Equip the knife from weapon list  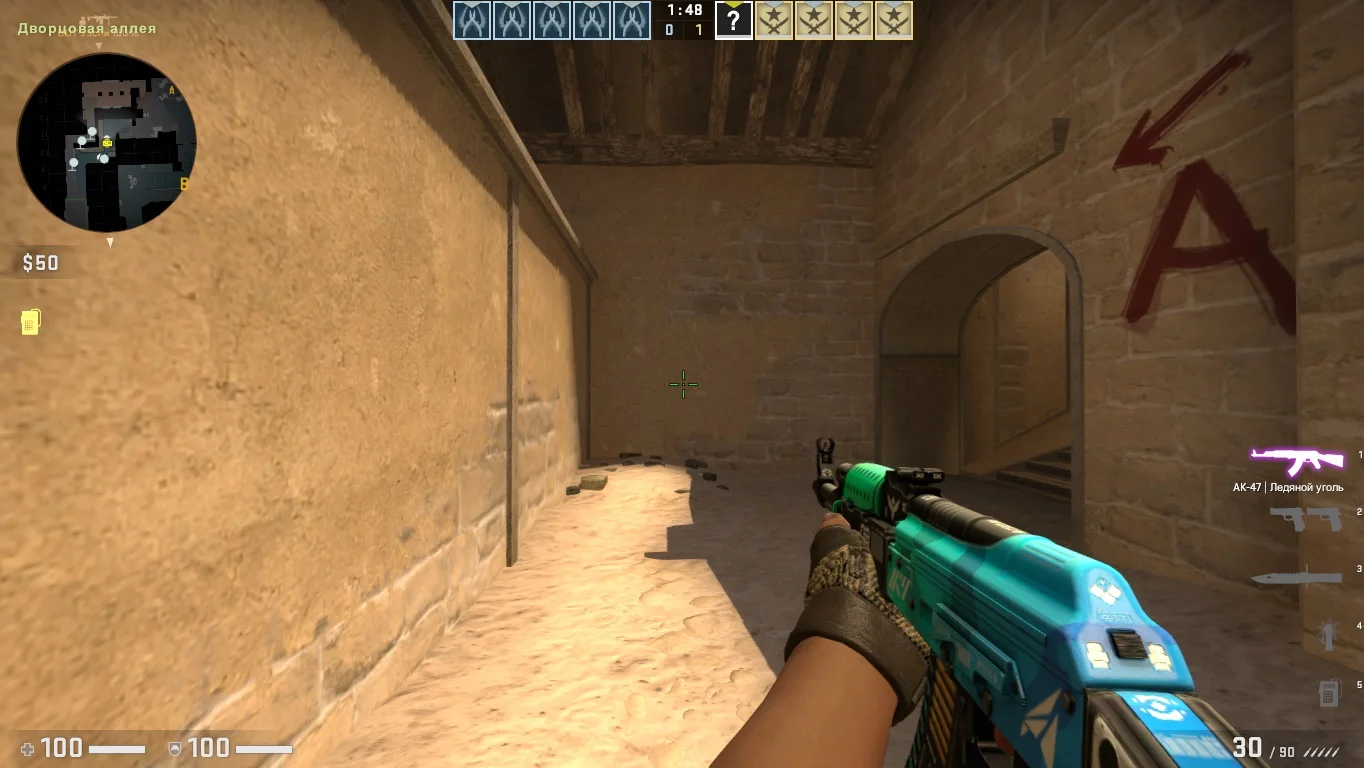coord(1296,578)
